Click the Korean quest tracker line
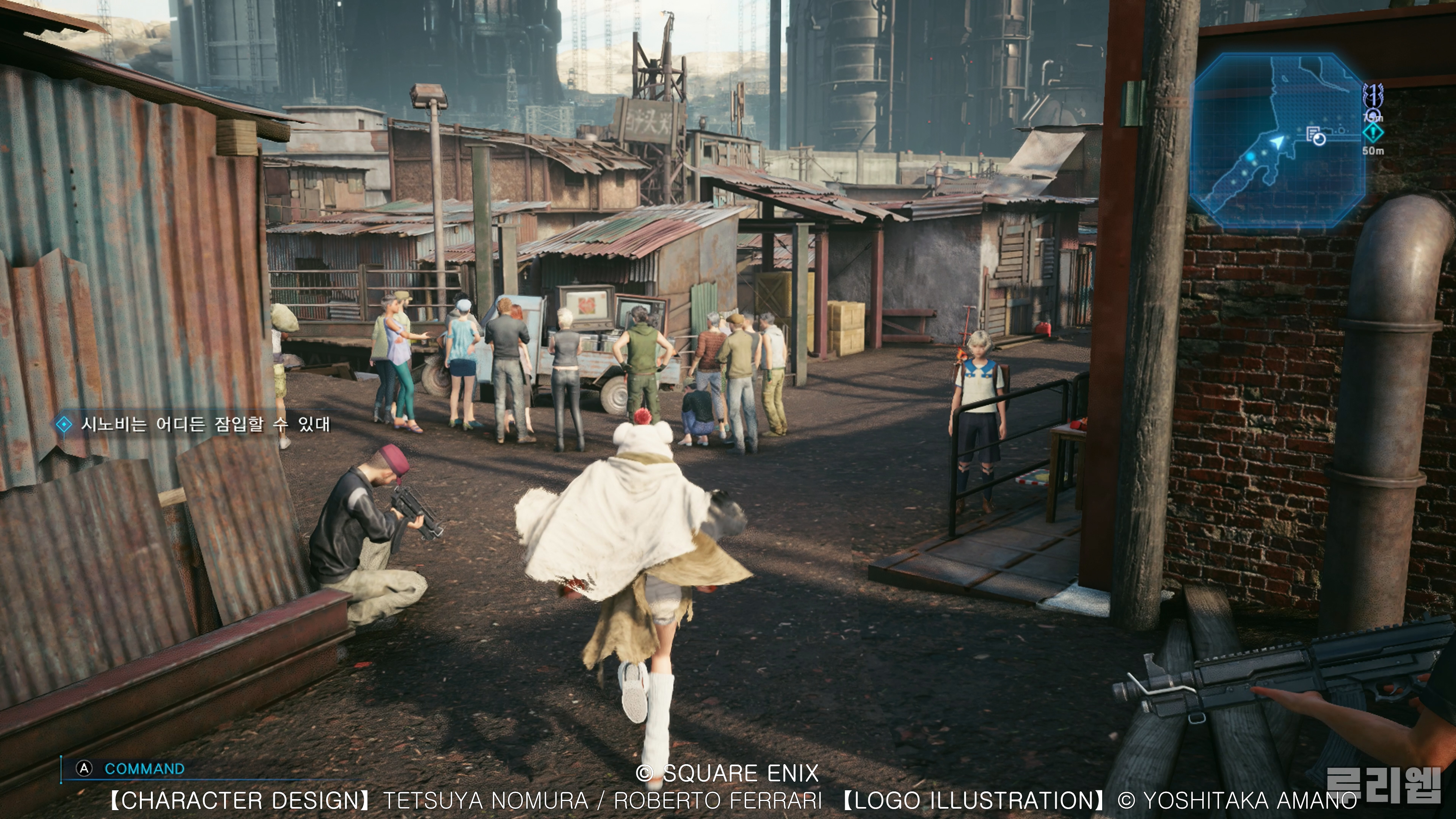Viewport: 1456px width, 819px height. coord(205,424)
